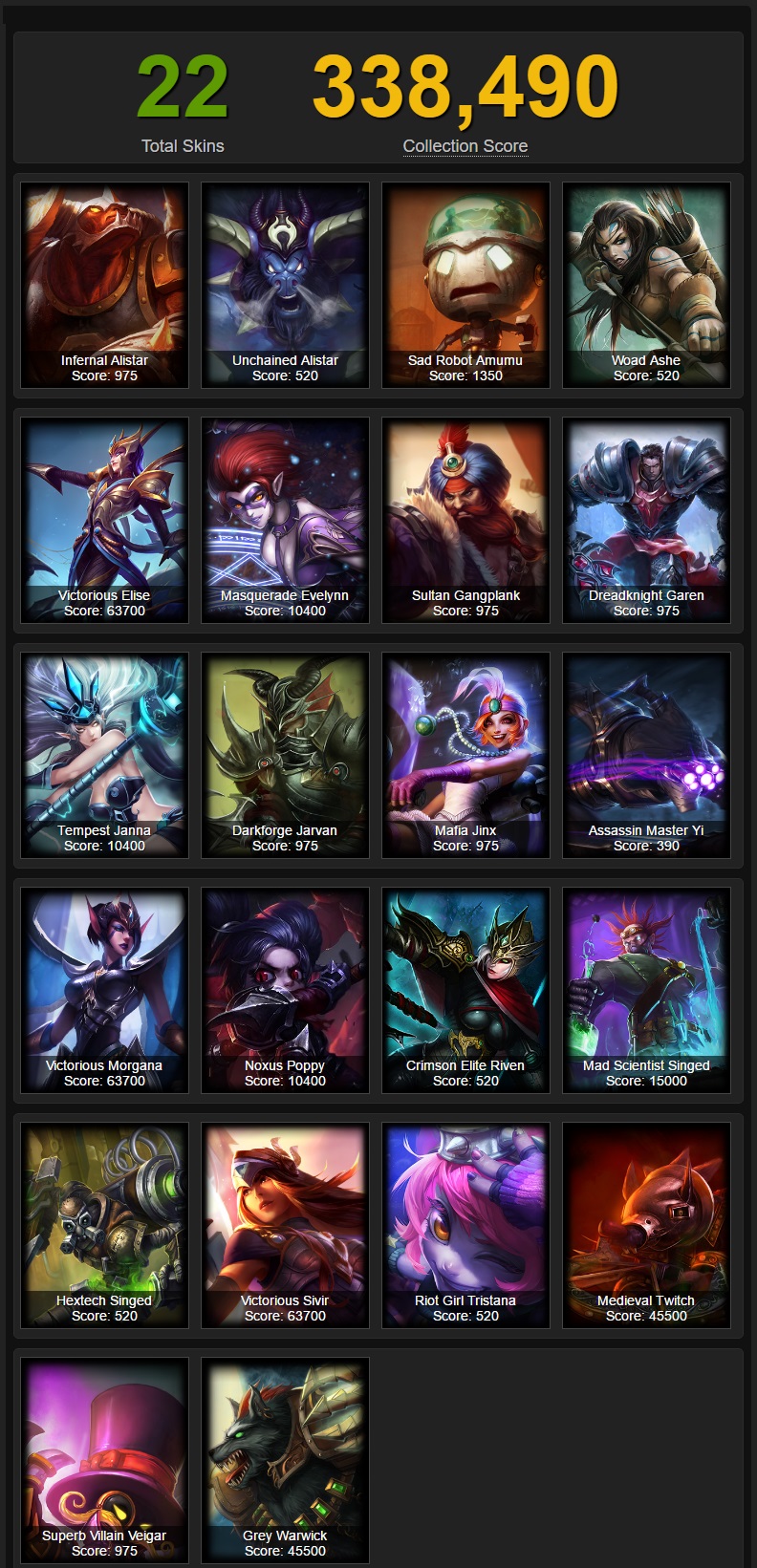
Task: Open the Mafia Jinx skin thumbnail
Action: 465,755
